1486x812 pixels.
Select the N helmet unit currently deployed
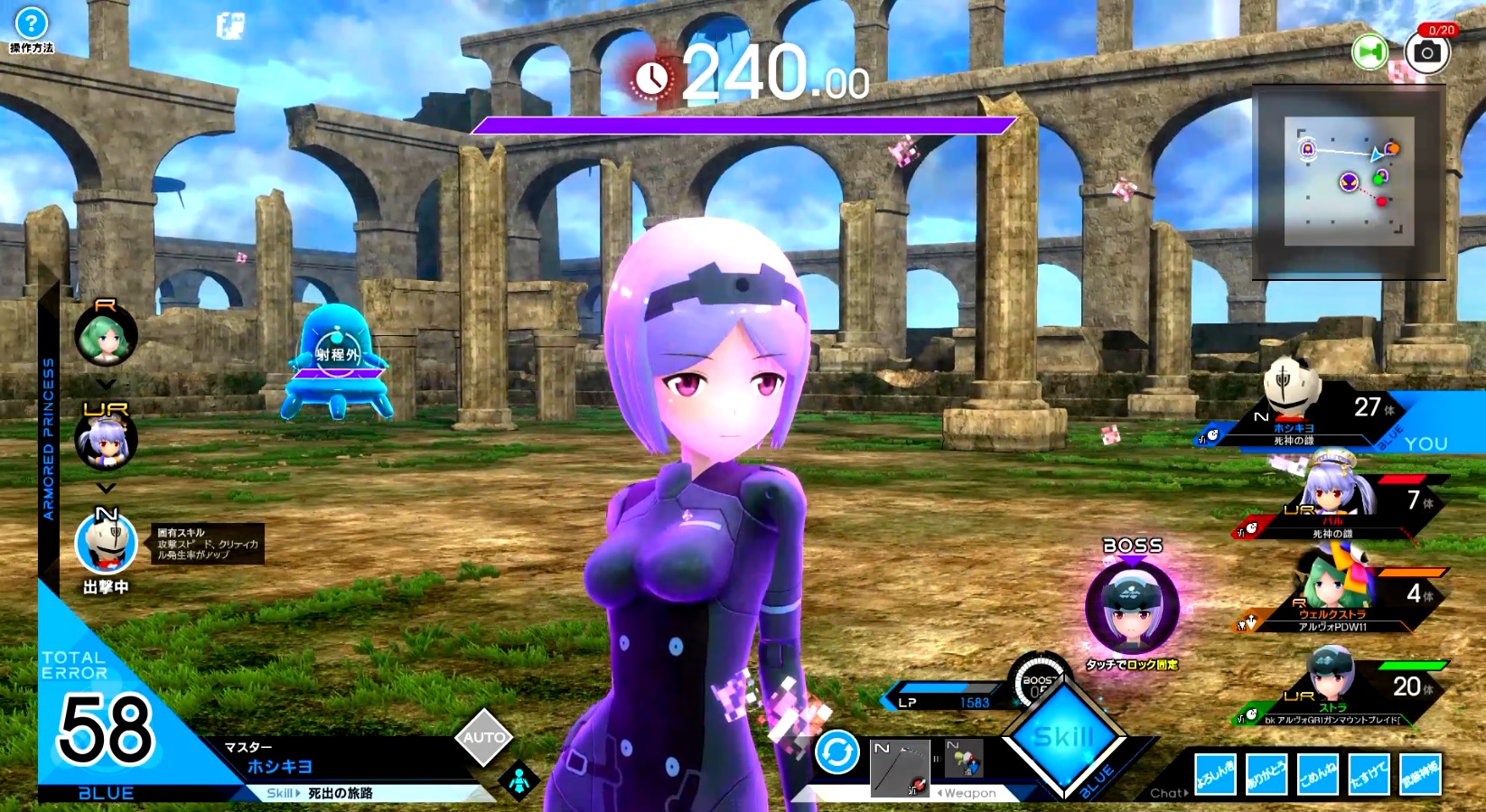[x=106, y=544]
